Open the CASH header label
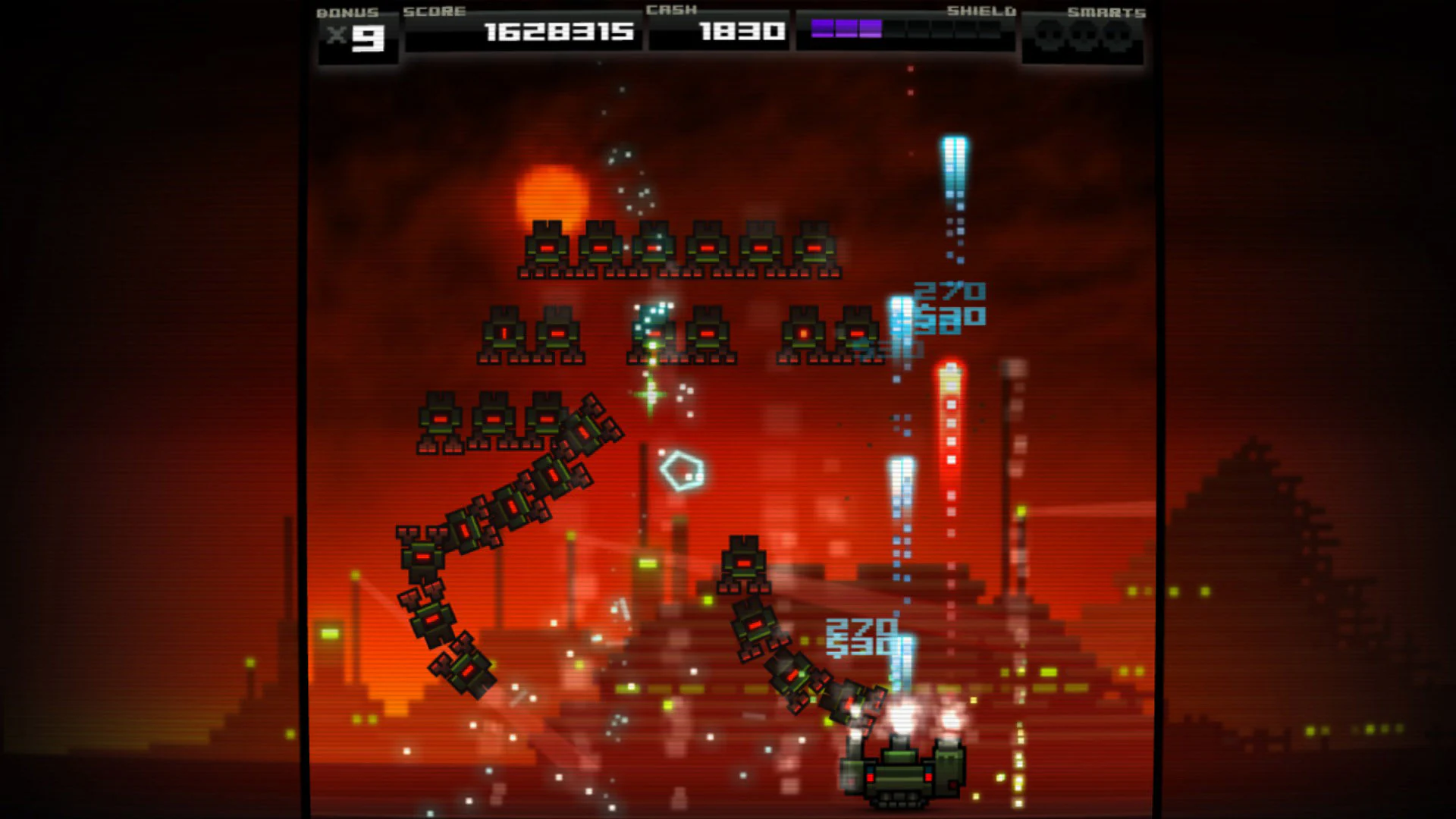 click(672, 11)
